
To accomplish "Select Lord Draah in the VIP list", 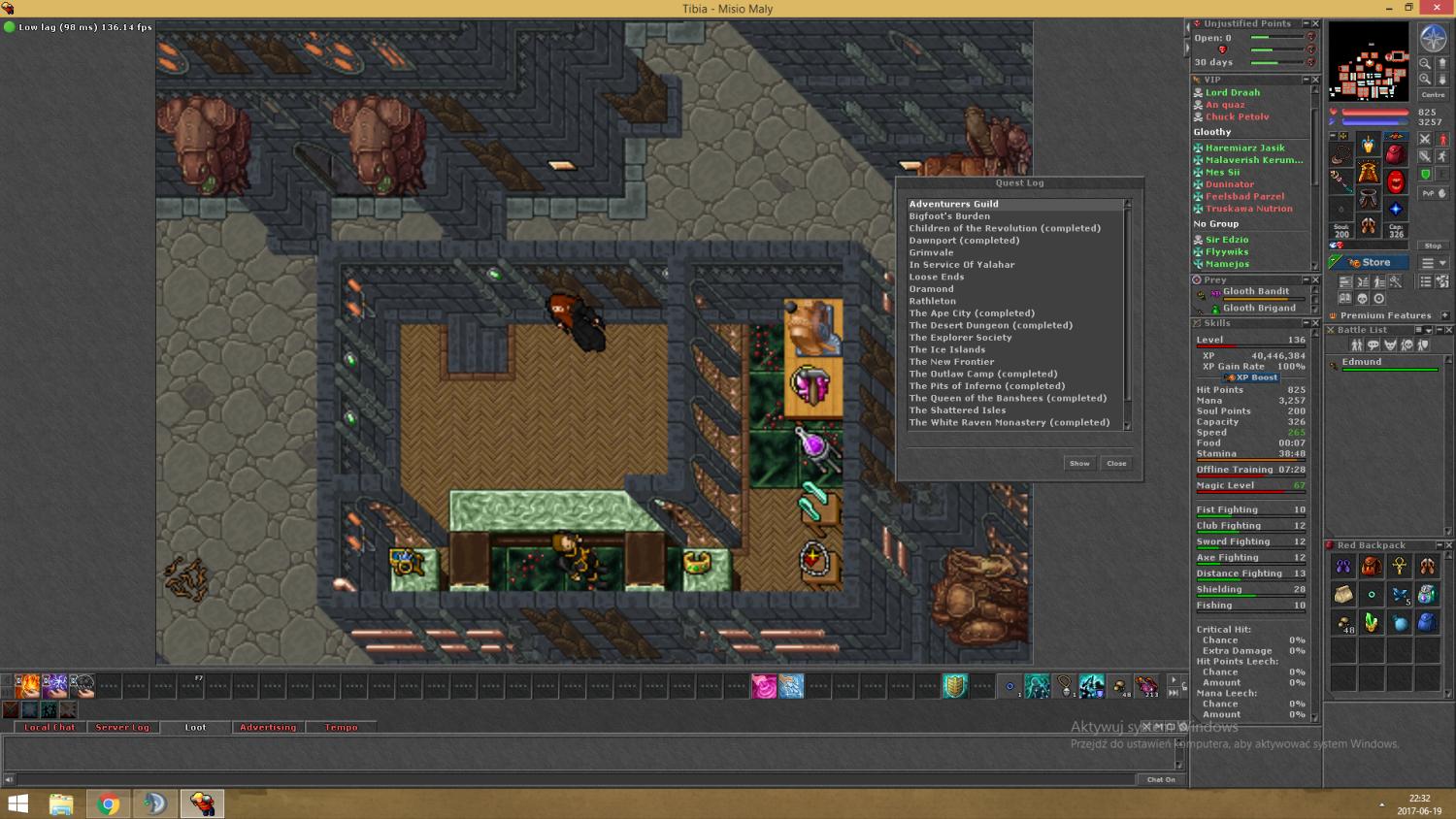I will (1232, 93).
